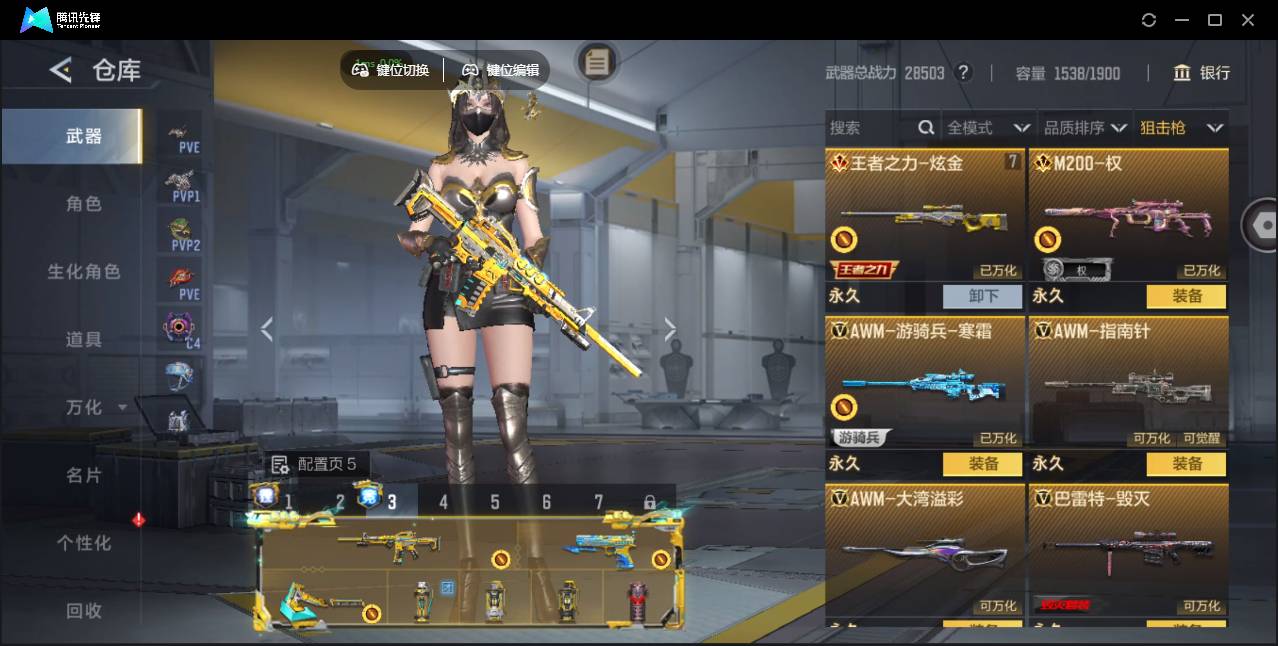Screen dimensions: 1278x646
Task: Open the 狙击枪 sniper rifle type dropdown
Action: point(1181,128)
